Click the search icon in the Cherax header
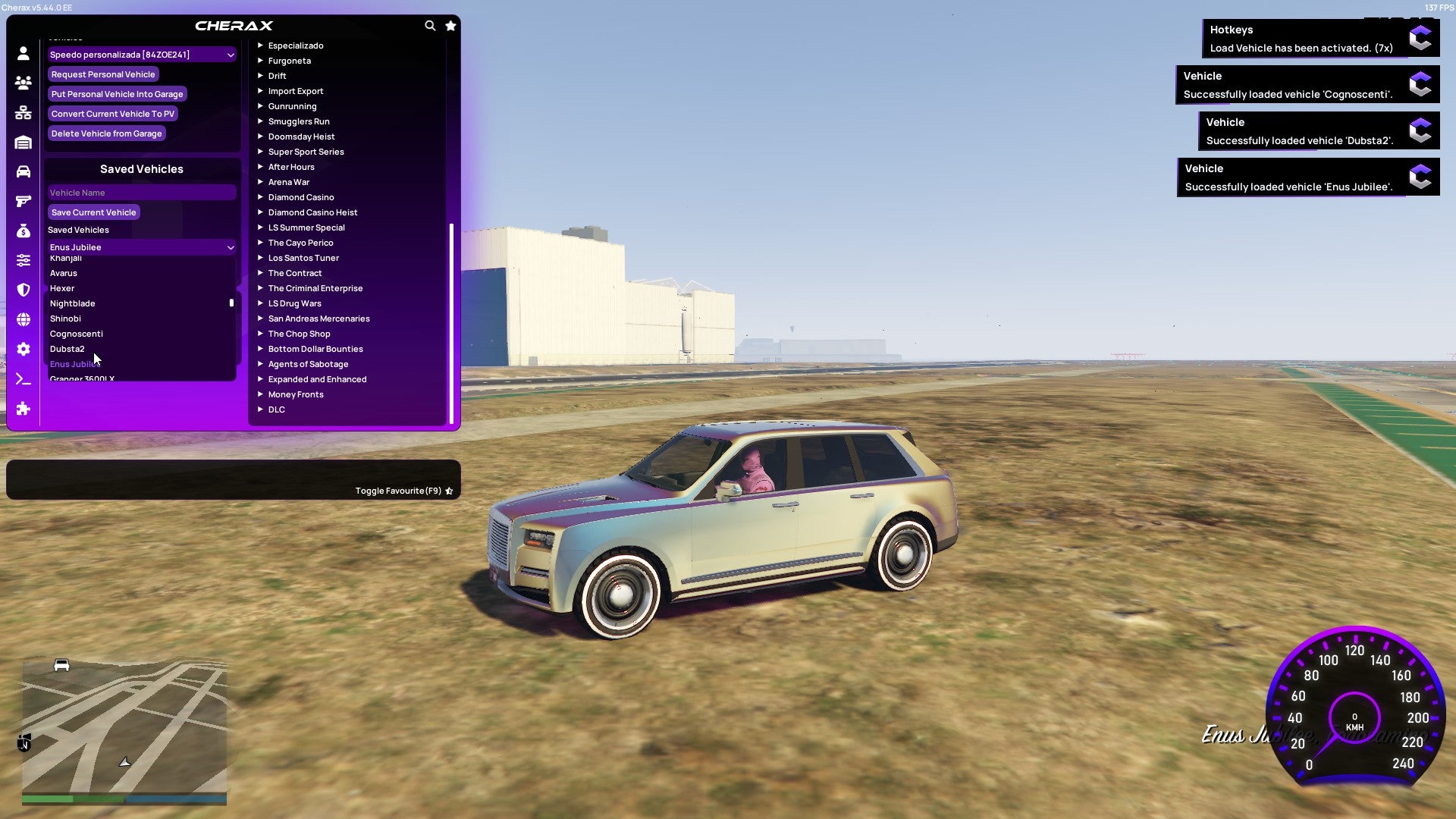The width and height of the screenshot is (1456, 819). pos(430,25)
